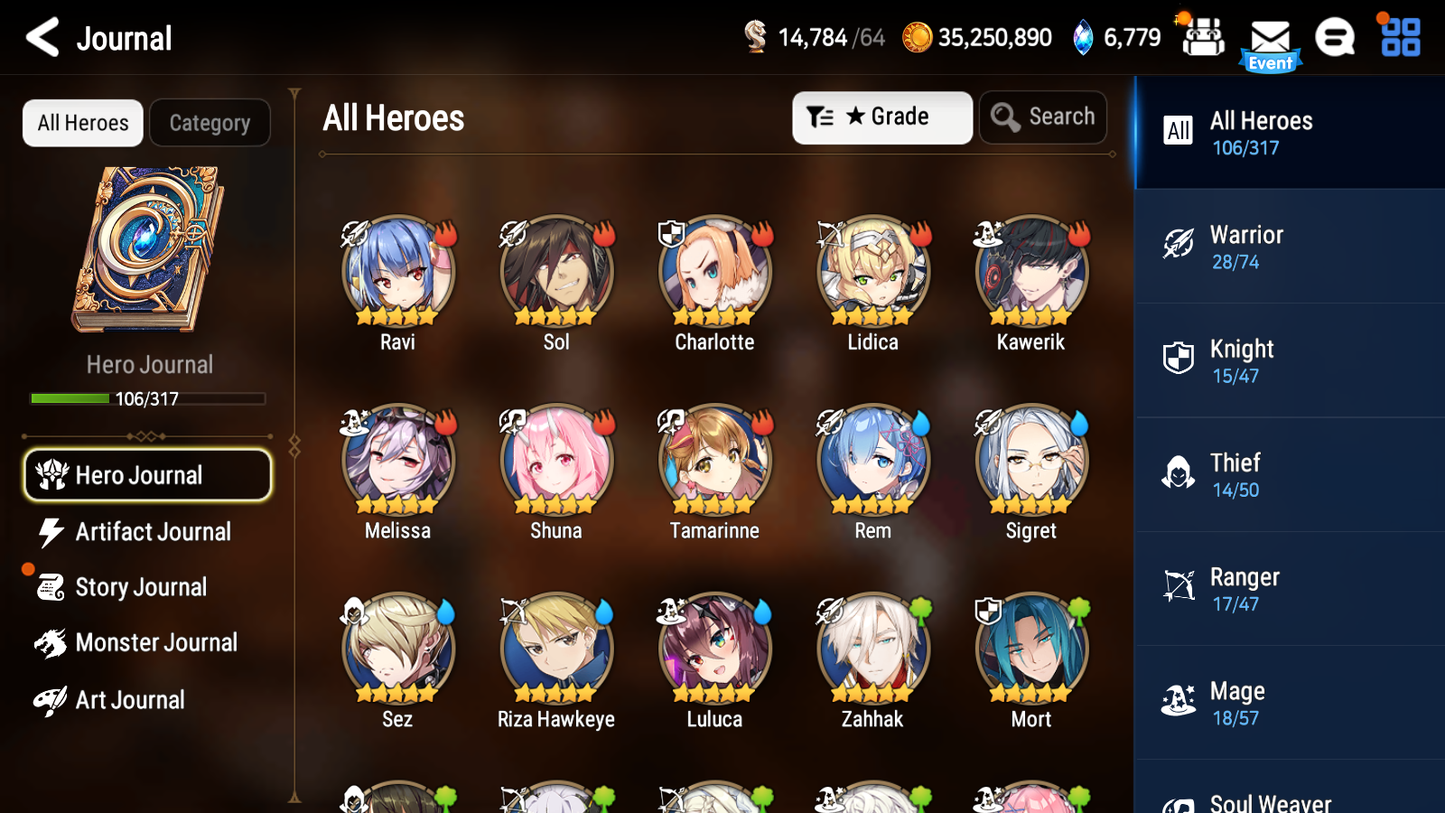Select the Mage class filter icon
This screenshot has height=813, width=1445.
click(1178, 702)
